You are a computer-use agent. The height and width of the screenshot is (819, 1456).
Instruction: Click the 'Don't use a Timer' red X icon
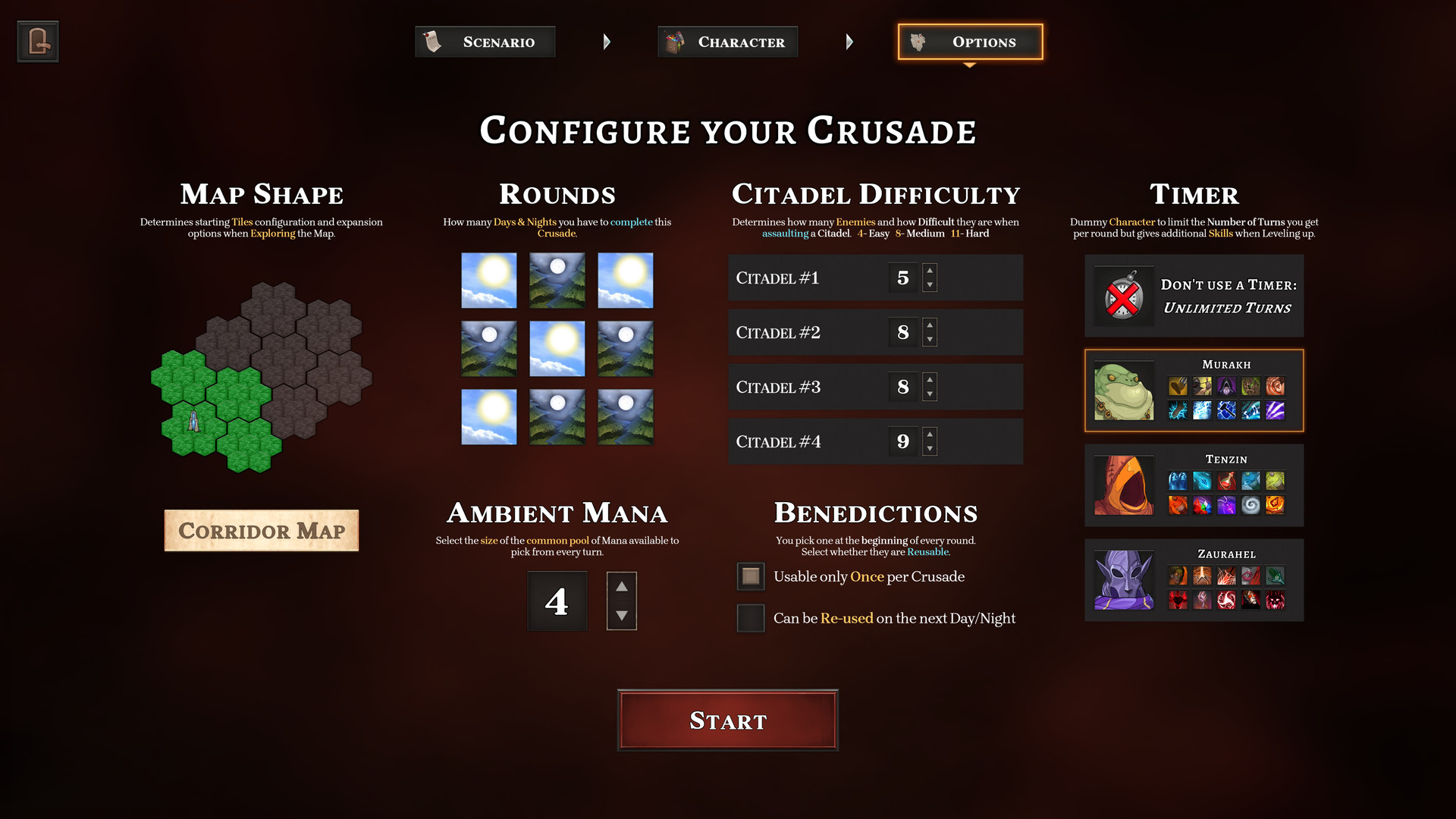tap(1124, 296)
